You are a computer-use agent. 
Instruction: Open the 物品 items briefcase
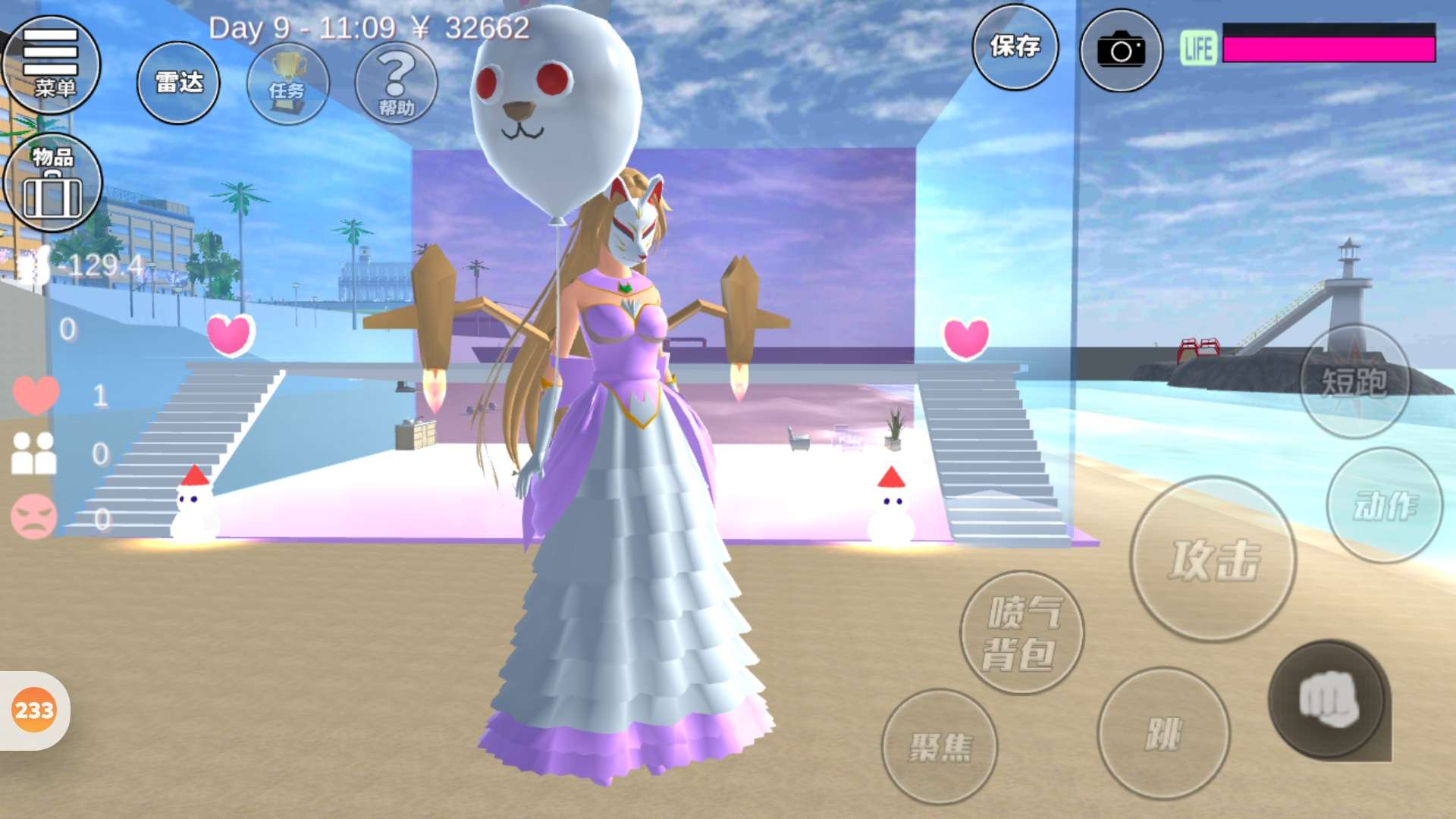52,183
